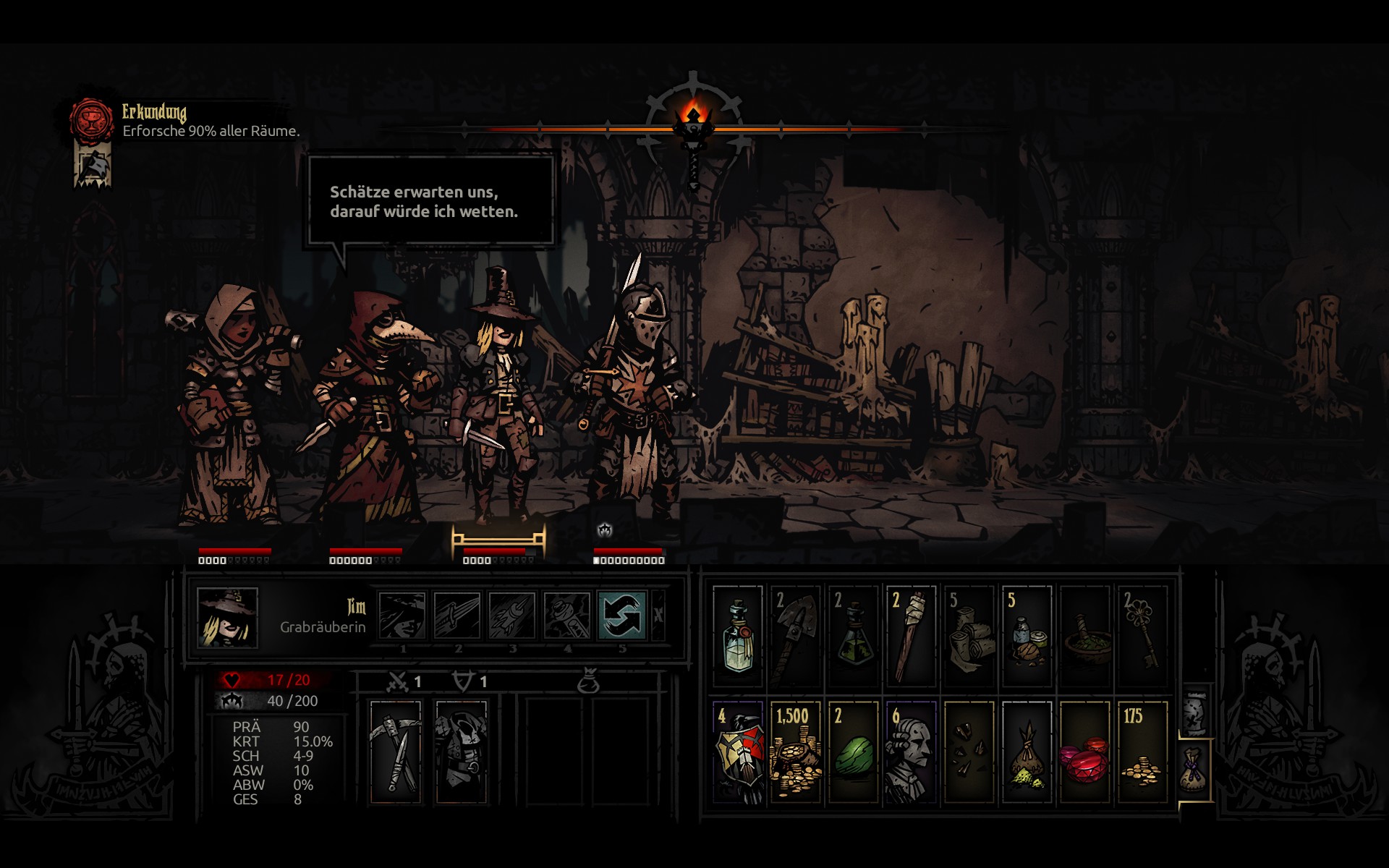Select the skeleton key item

click(x=1142, y=636)
